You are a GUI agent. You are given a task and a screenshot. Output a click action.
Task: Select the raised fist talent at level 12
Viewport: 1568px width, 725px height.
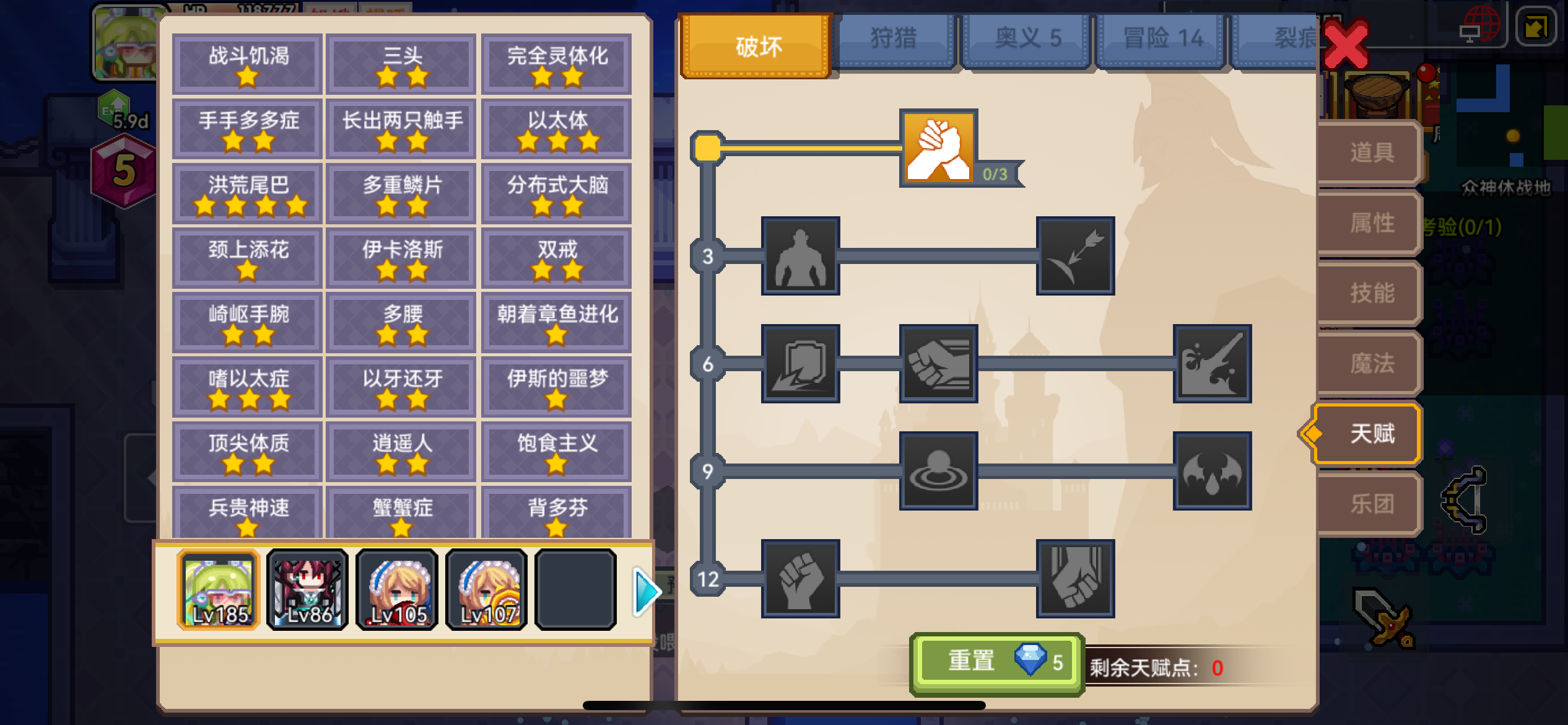pos(801,581)
